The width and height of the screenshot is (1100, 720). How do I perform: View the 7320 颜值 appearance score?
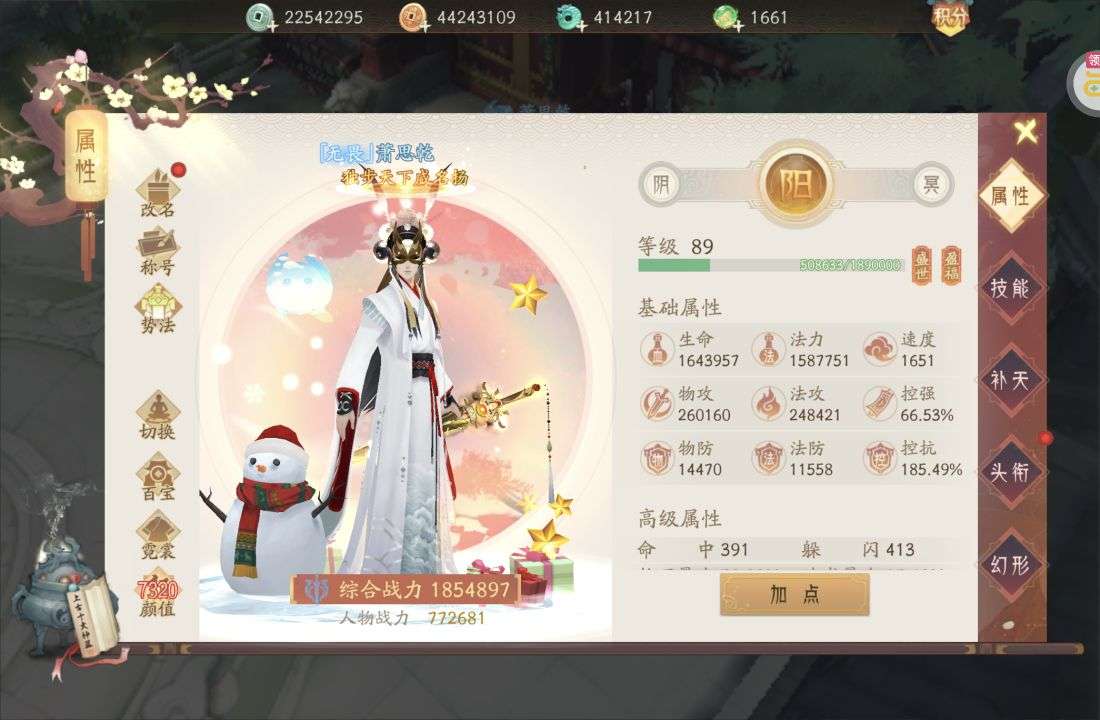[x=158, y=596]
